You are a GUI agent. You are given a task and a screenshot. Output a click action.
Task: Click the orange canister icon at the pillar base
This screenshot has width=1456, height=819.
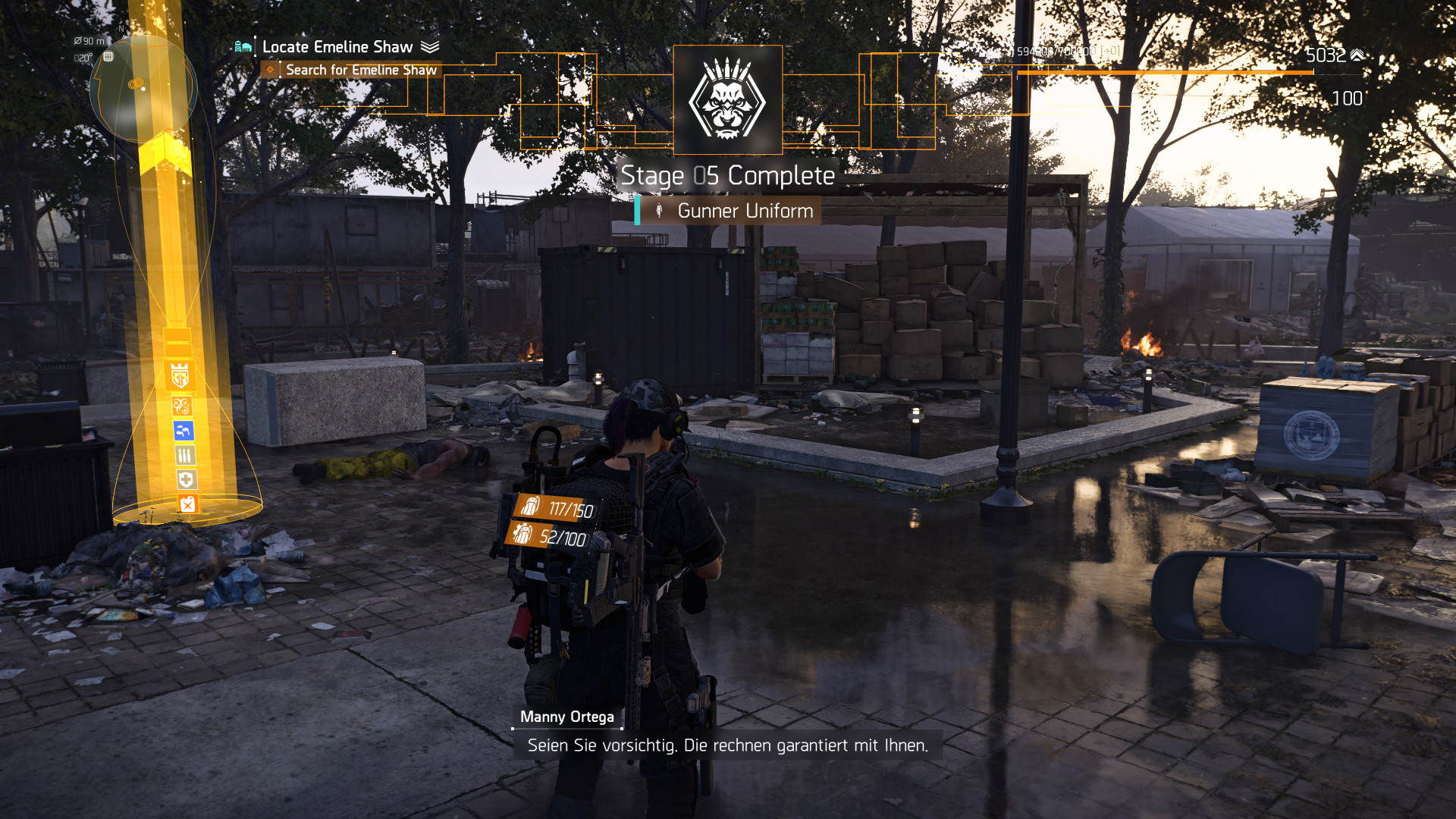(188, 504)
